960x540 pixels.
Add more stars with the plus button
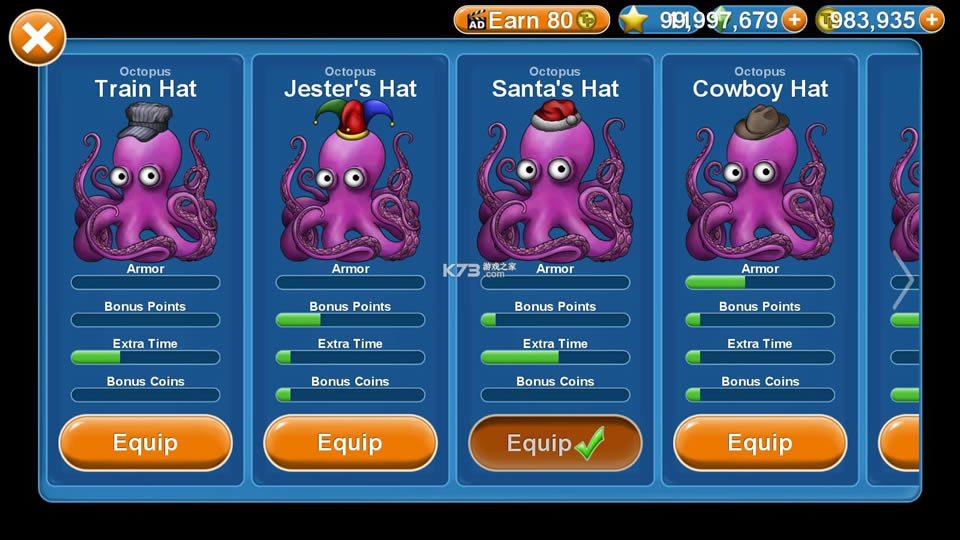794,20
